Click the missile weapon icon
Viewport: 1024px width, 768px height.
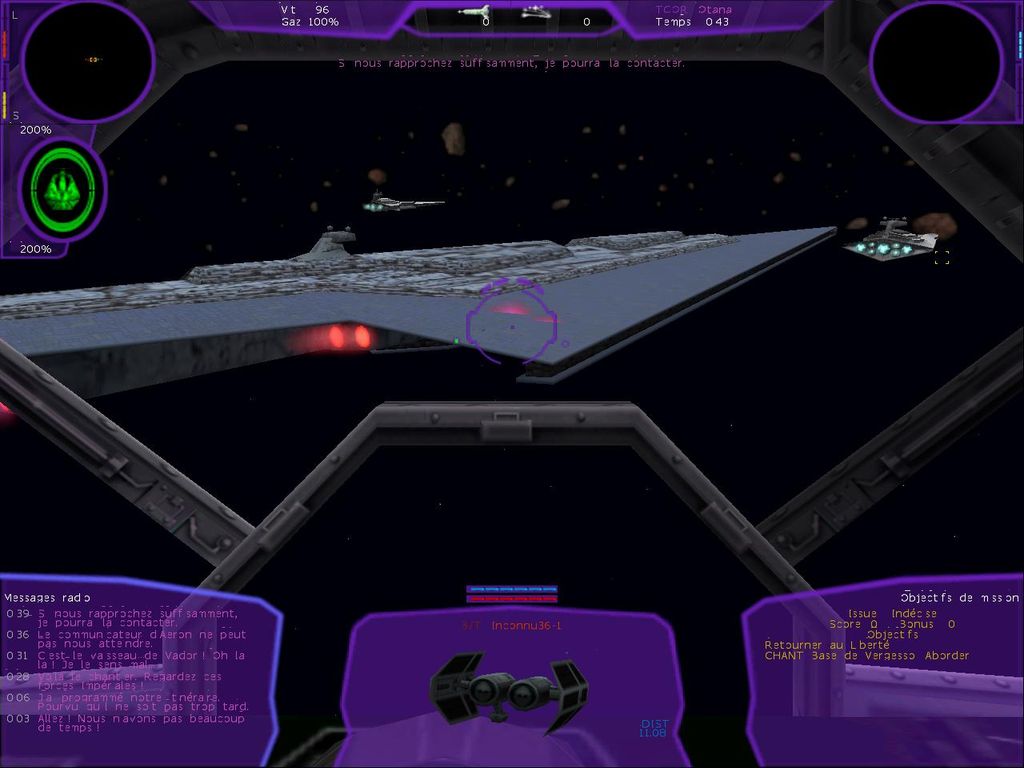pos(473,12)
